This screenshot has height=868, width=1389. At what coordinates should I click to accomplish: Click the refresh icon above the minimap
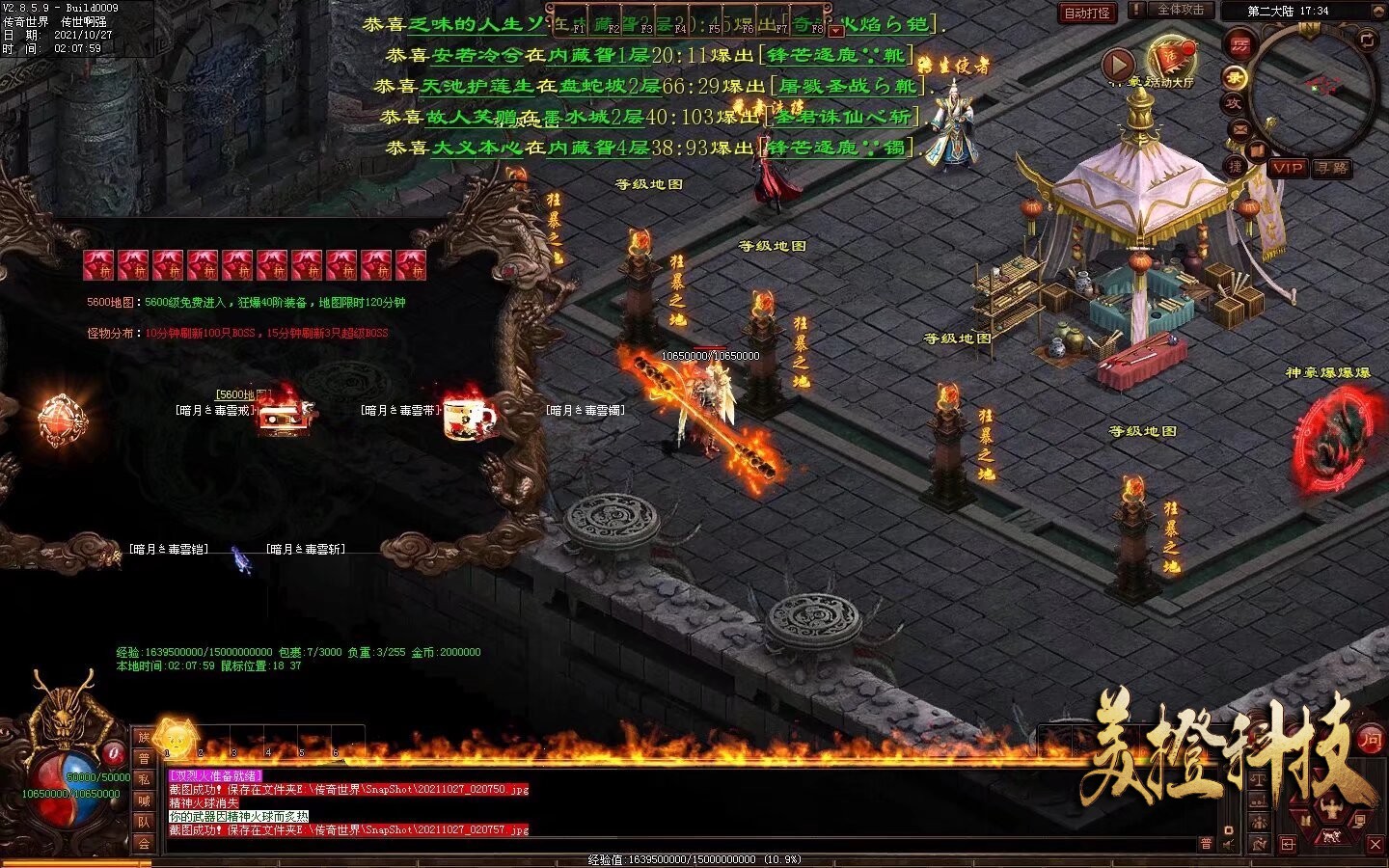click(x=1368, y=41)
